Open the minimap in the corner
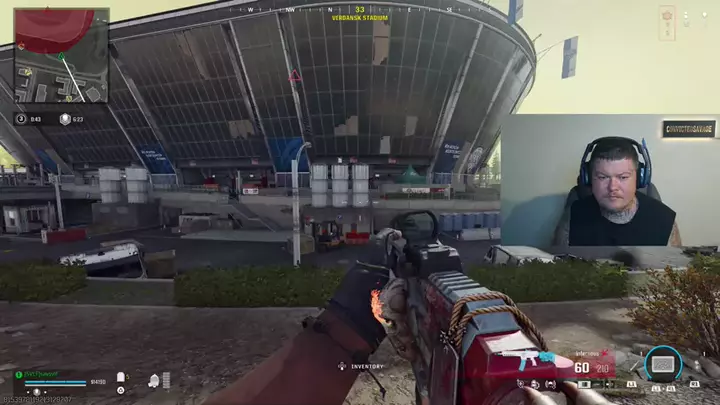 [x=61, y=55]
